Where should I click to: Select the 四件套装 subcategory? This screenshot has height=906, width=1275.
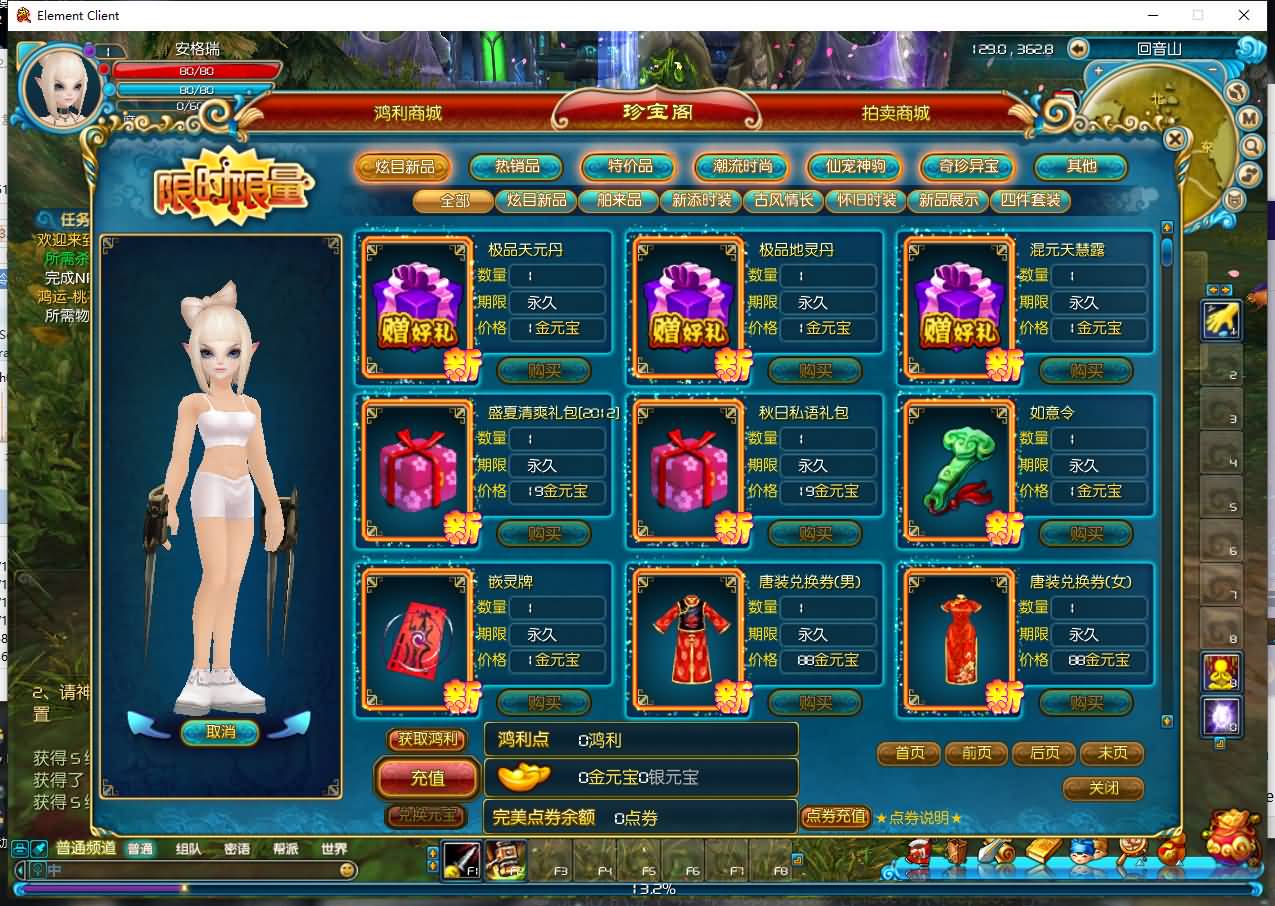coord(1030,200)
